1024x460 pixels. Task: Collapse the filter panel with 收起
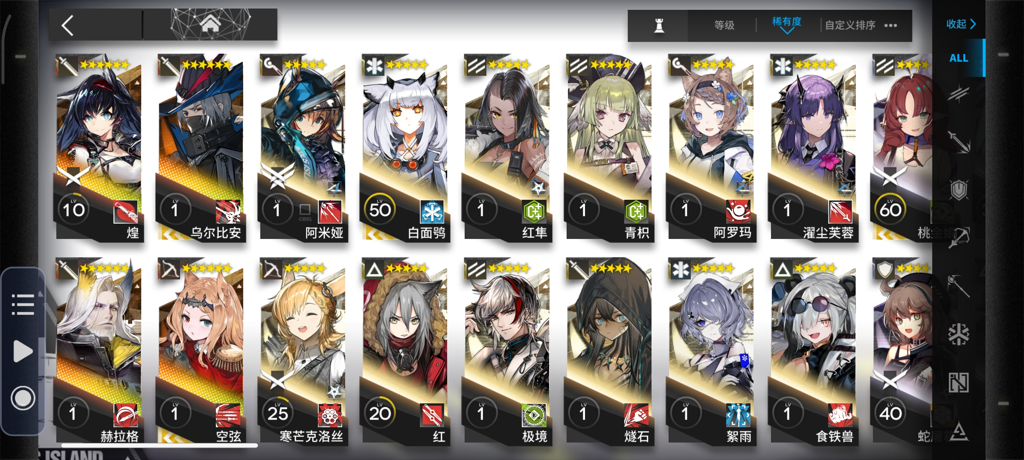pos(960,24)
